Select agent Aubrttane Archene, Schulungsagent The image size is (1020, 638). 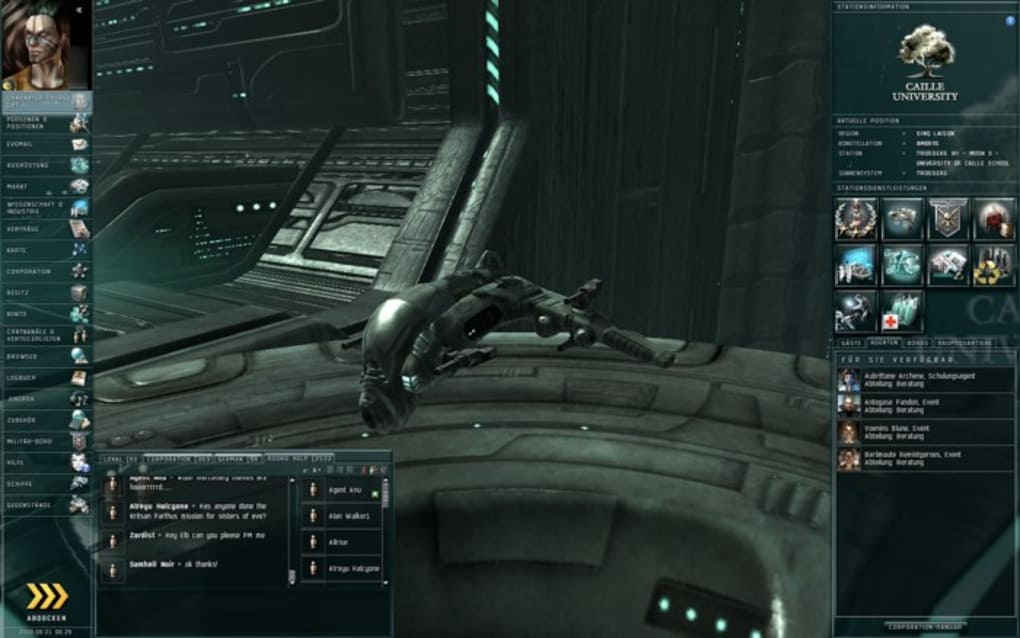point(925,380)
